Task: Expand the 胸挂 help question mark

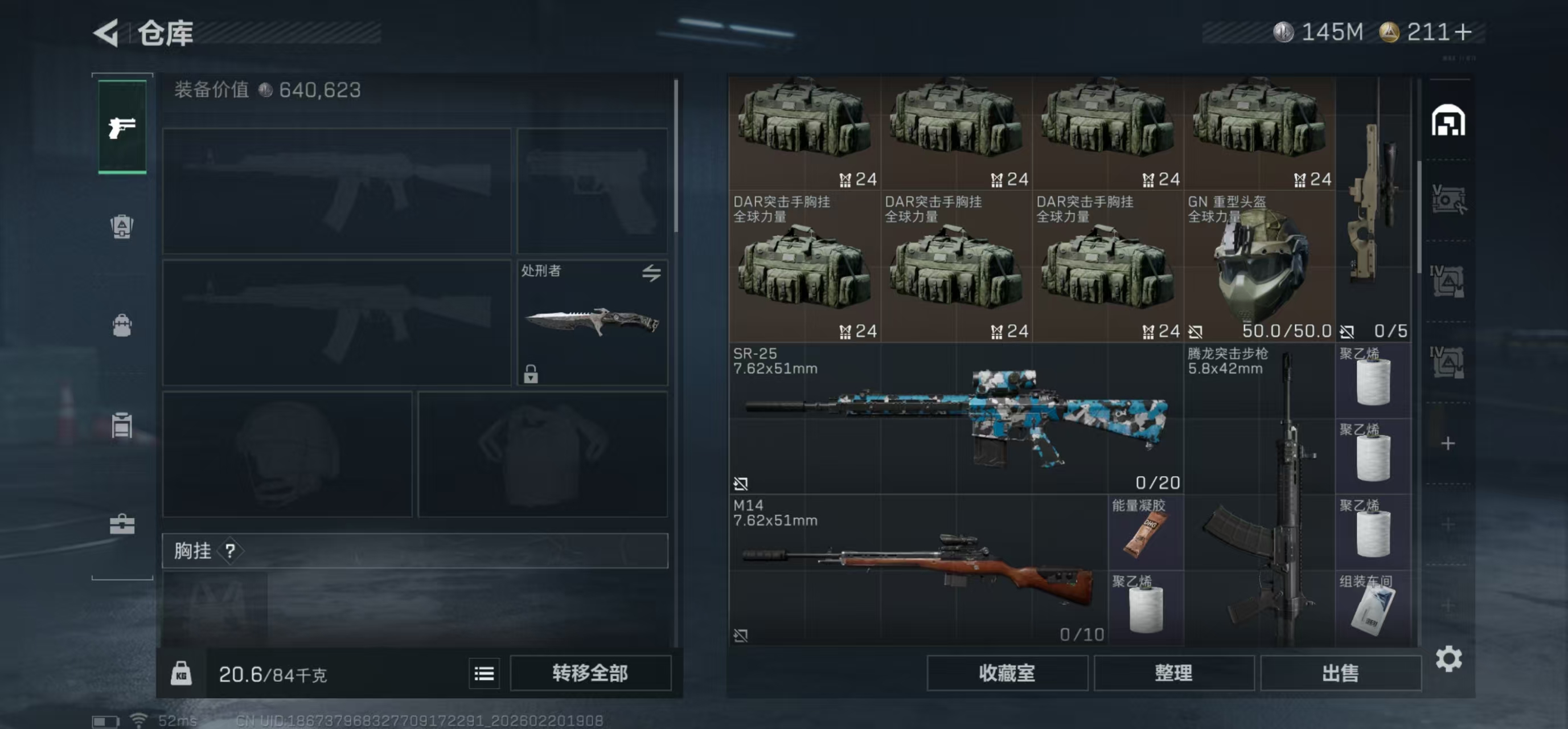Action: (x=229, y=552)
